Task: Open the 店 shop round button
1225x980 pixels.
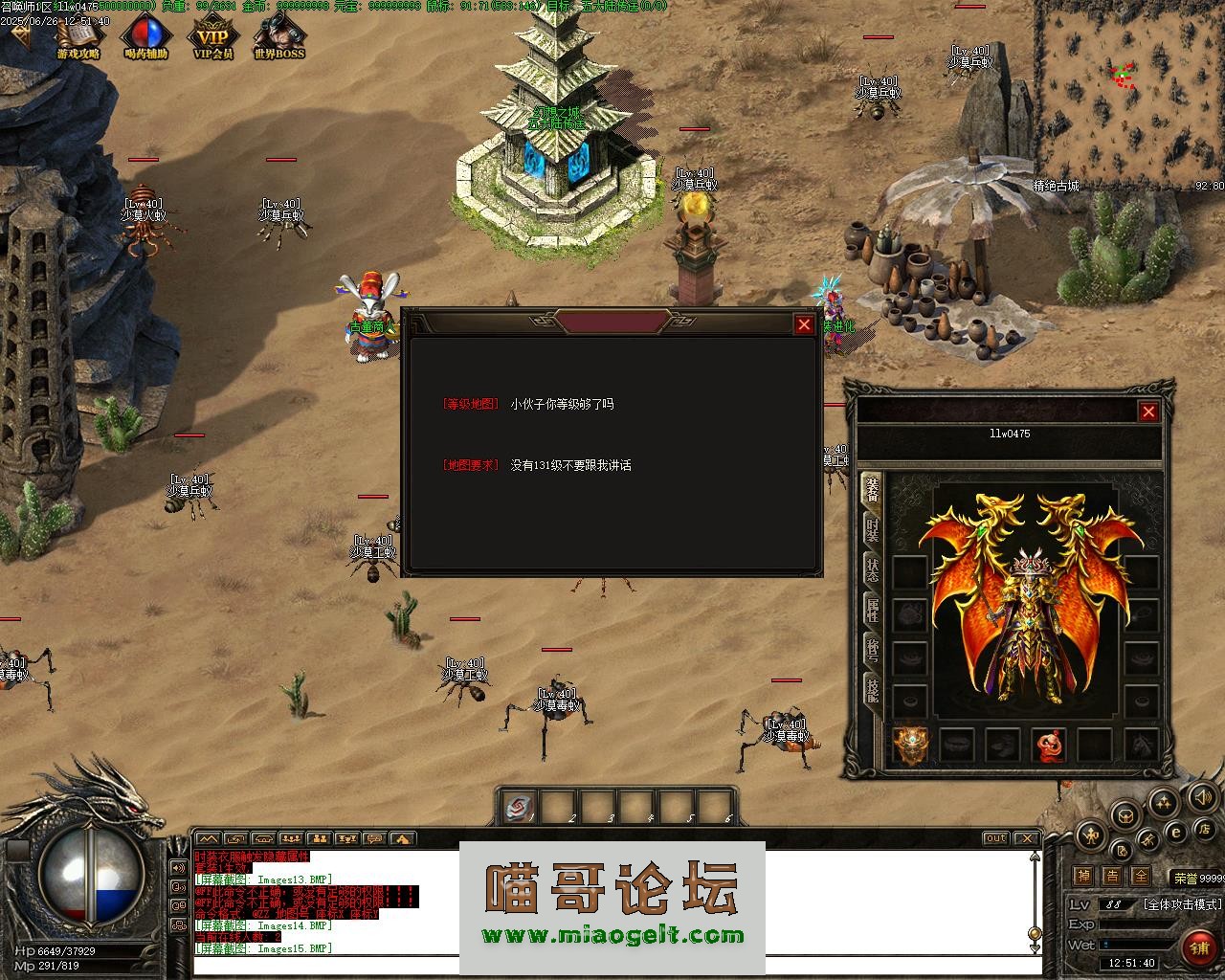Action: [x=1206, y=828]
